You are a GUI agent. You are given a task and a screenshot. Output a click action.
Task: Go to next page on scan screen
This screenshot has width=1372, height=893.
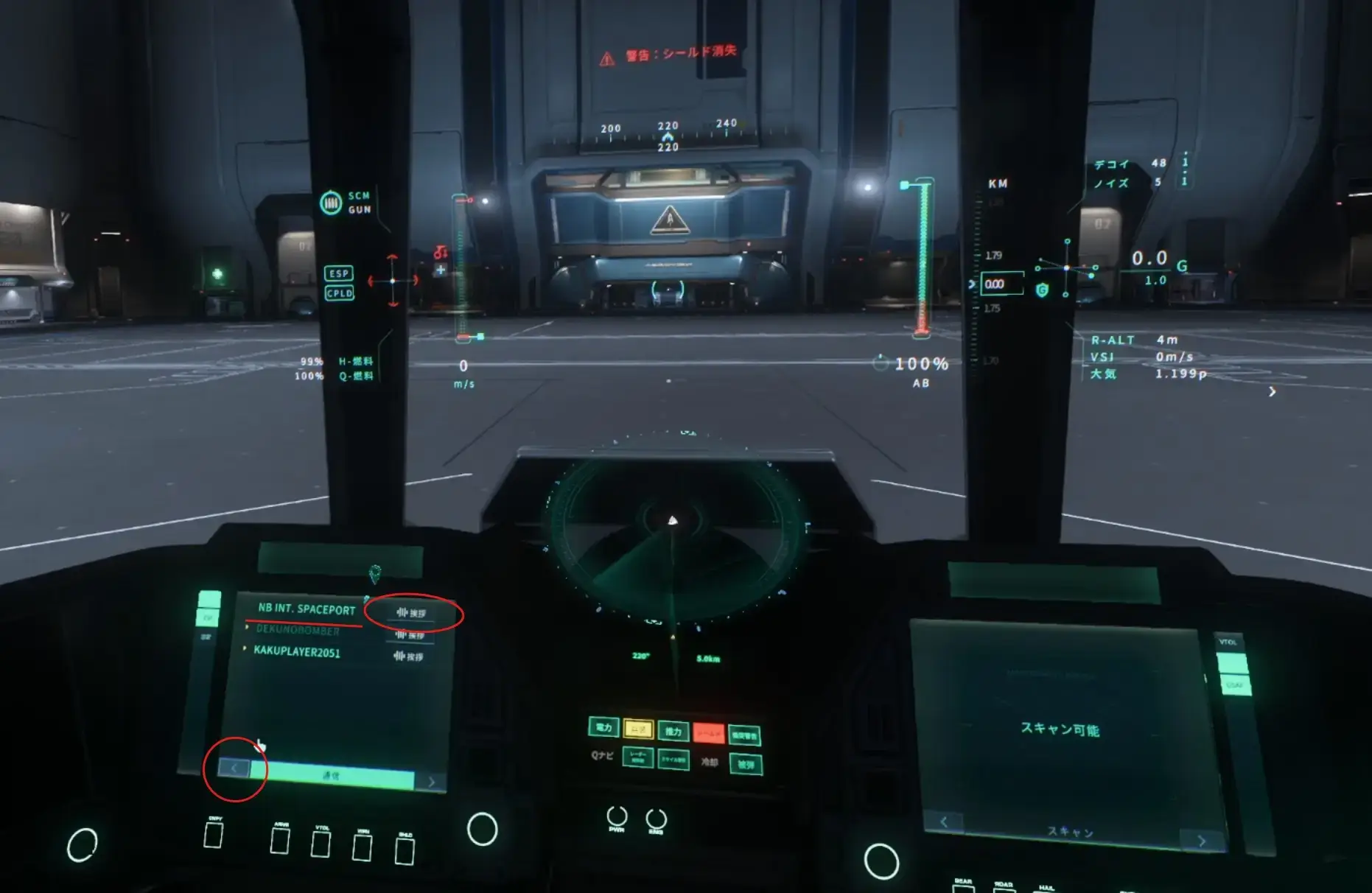pyautogui.click(x=1201, y=841)
